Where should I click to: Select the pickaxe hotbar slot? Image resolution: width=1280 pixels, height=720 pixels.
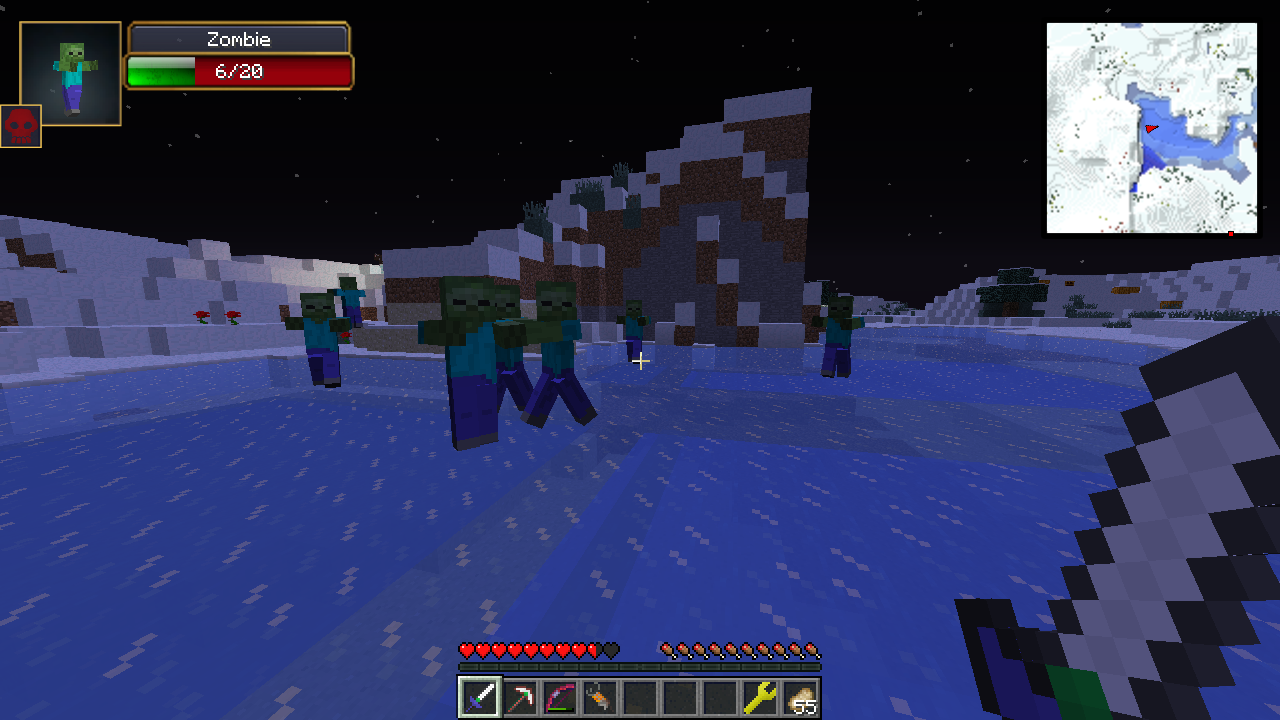(520, 697)
